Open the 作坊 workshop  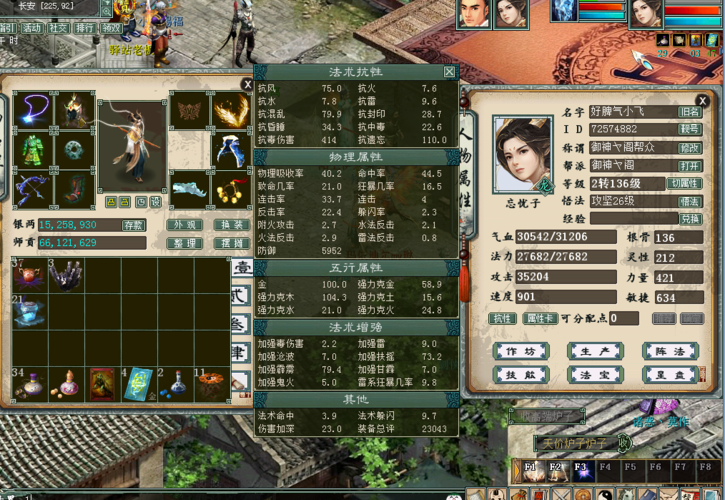point(520,351)
